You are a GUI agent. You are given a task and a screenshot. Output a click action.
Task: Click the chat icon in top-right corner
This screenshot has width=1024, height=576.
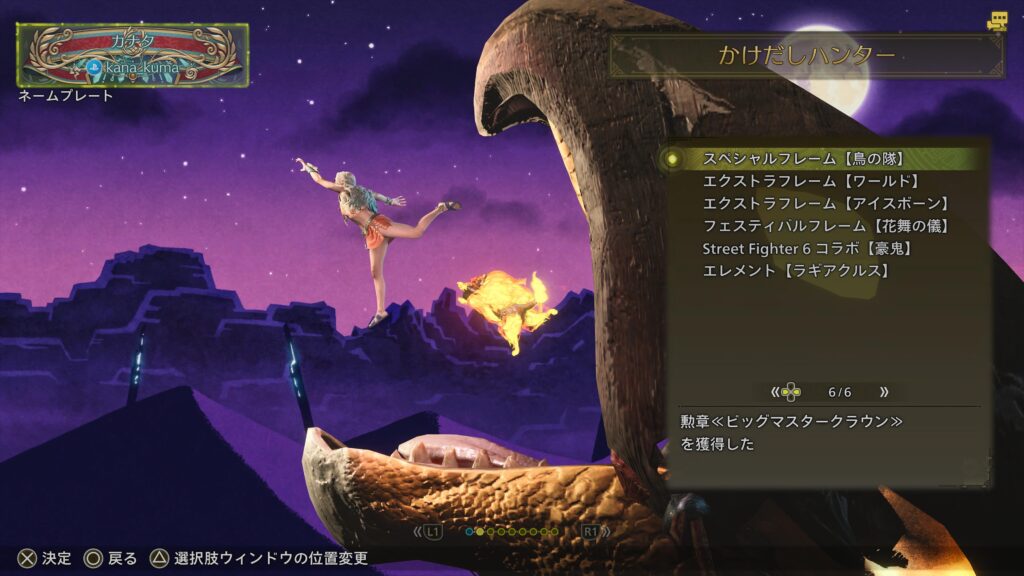click(x=996, y=20)
